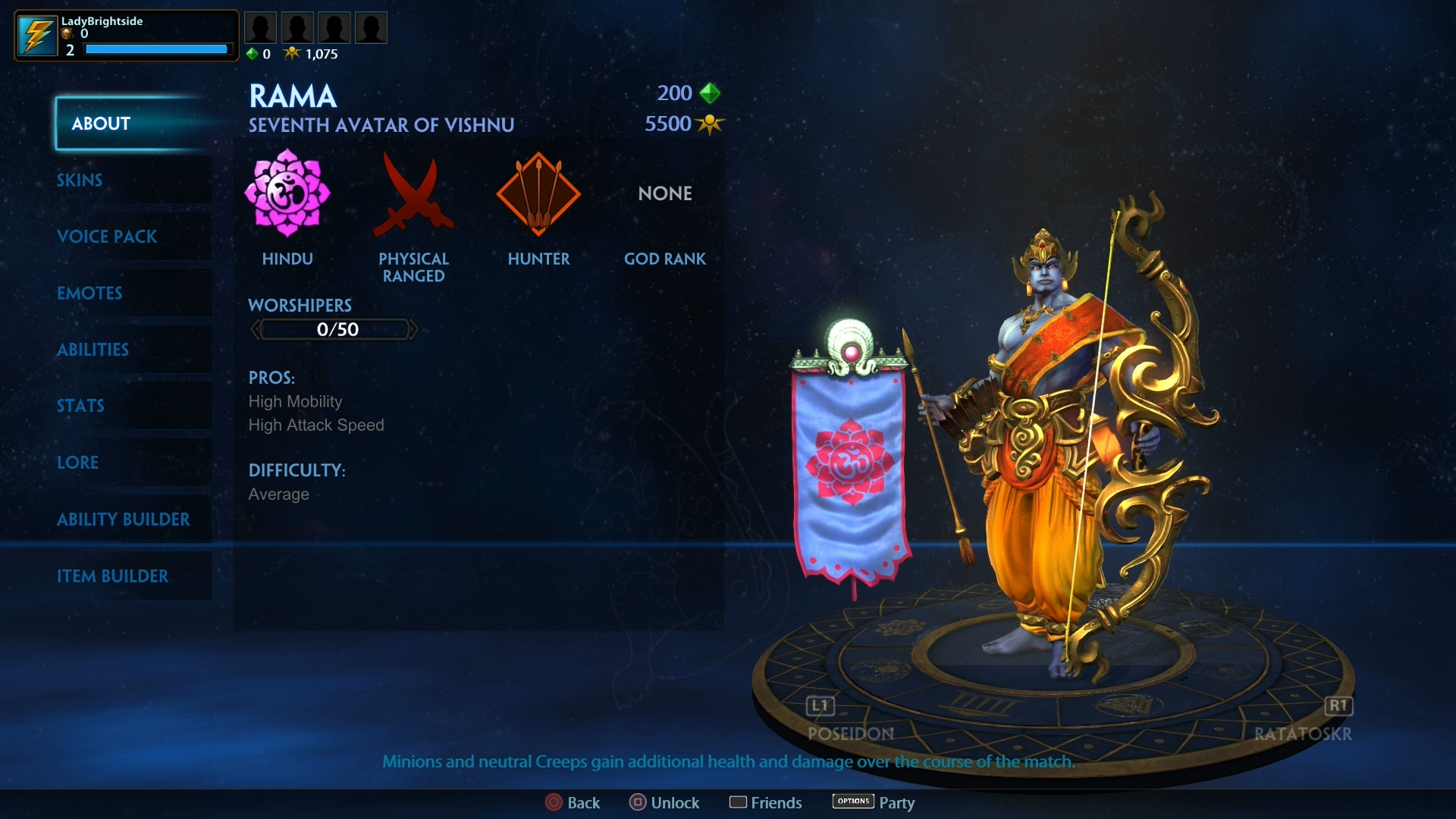The width and height of the screenshot is (1456, 819).
Task: Select the Hunter class arrows icon
Action: coord(538,192)
